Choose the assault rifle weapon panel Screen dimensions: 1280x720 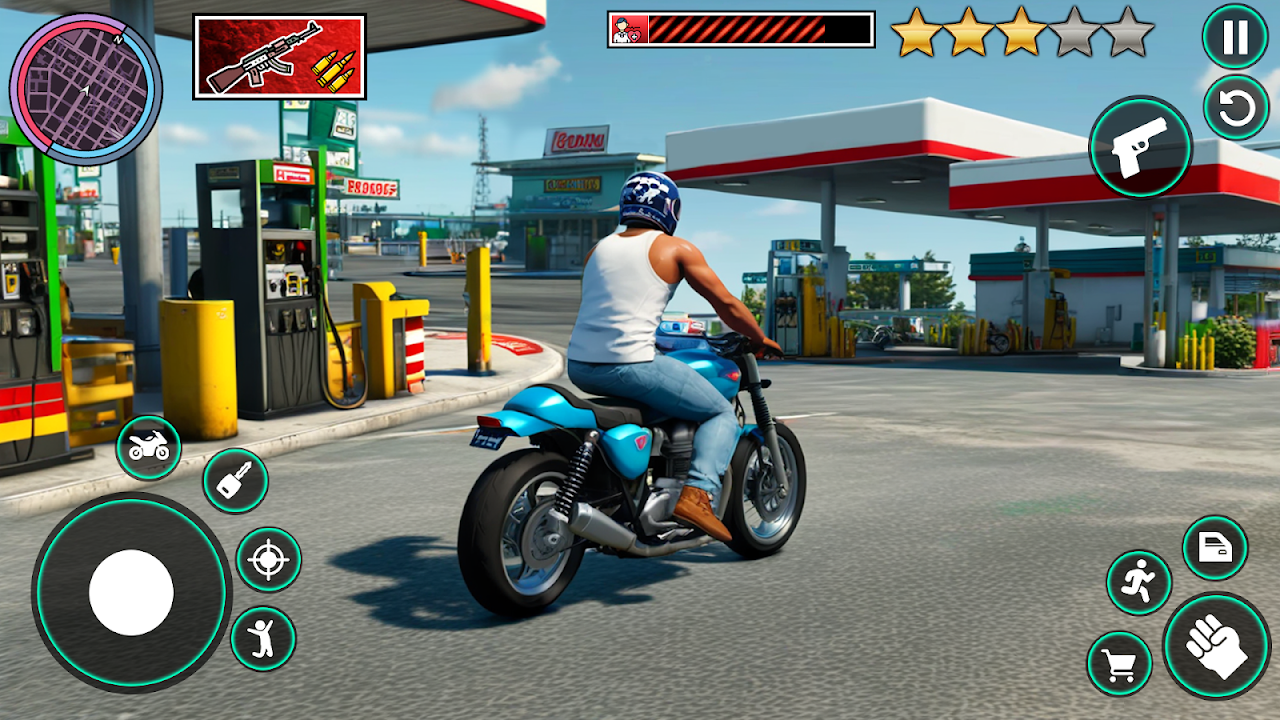click(x=279, y=57)
